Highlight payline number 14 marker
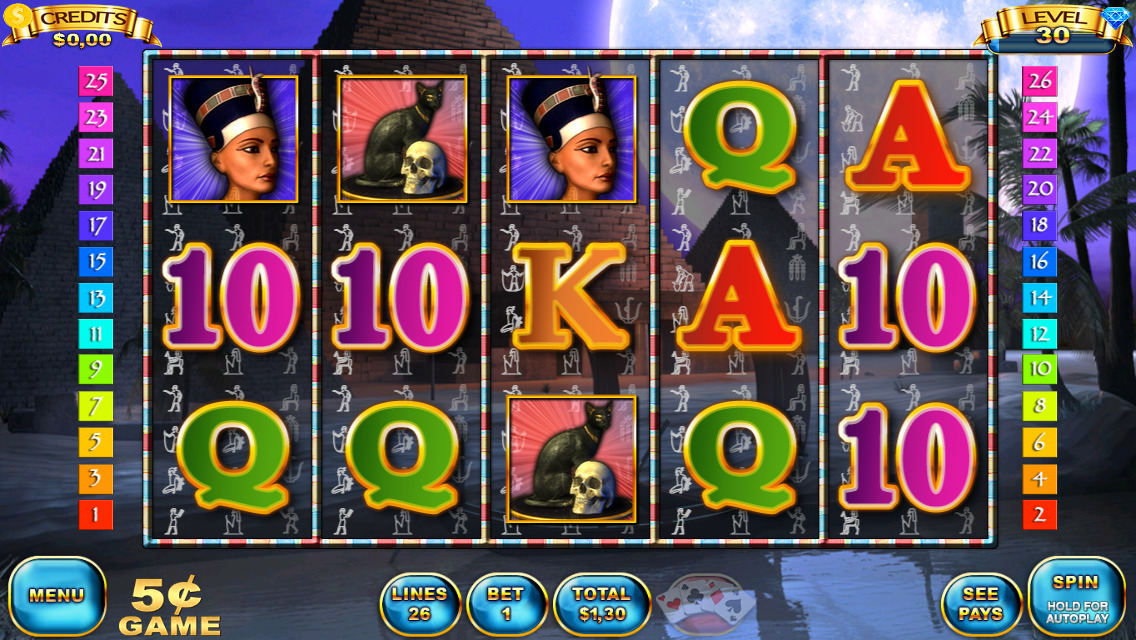Viewport: 1136px width, 640px height. pos(1040,297)
